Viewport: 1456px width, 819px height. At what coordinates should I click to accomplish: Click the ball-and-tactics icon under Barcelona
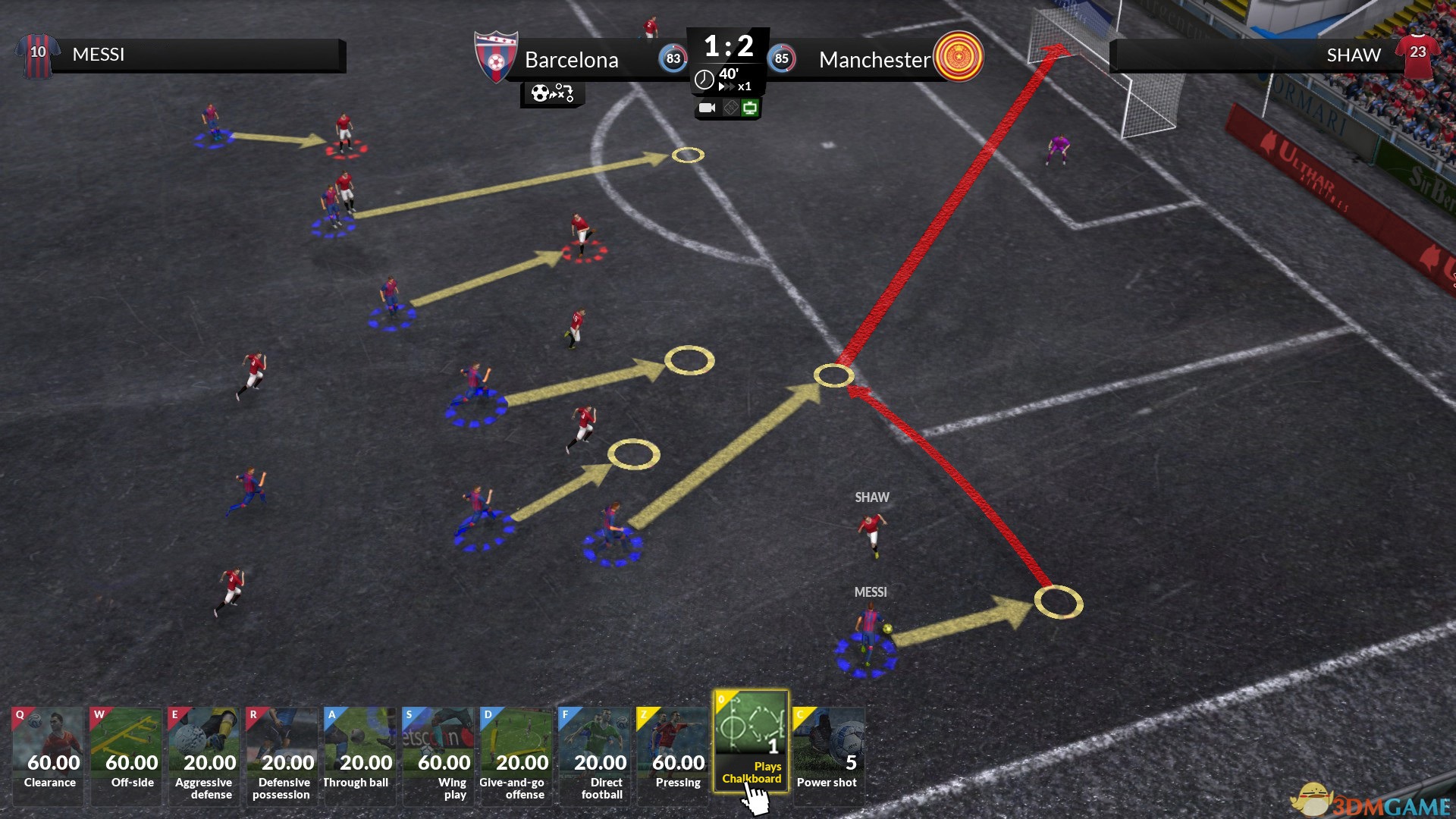point(552,93)
